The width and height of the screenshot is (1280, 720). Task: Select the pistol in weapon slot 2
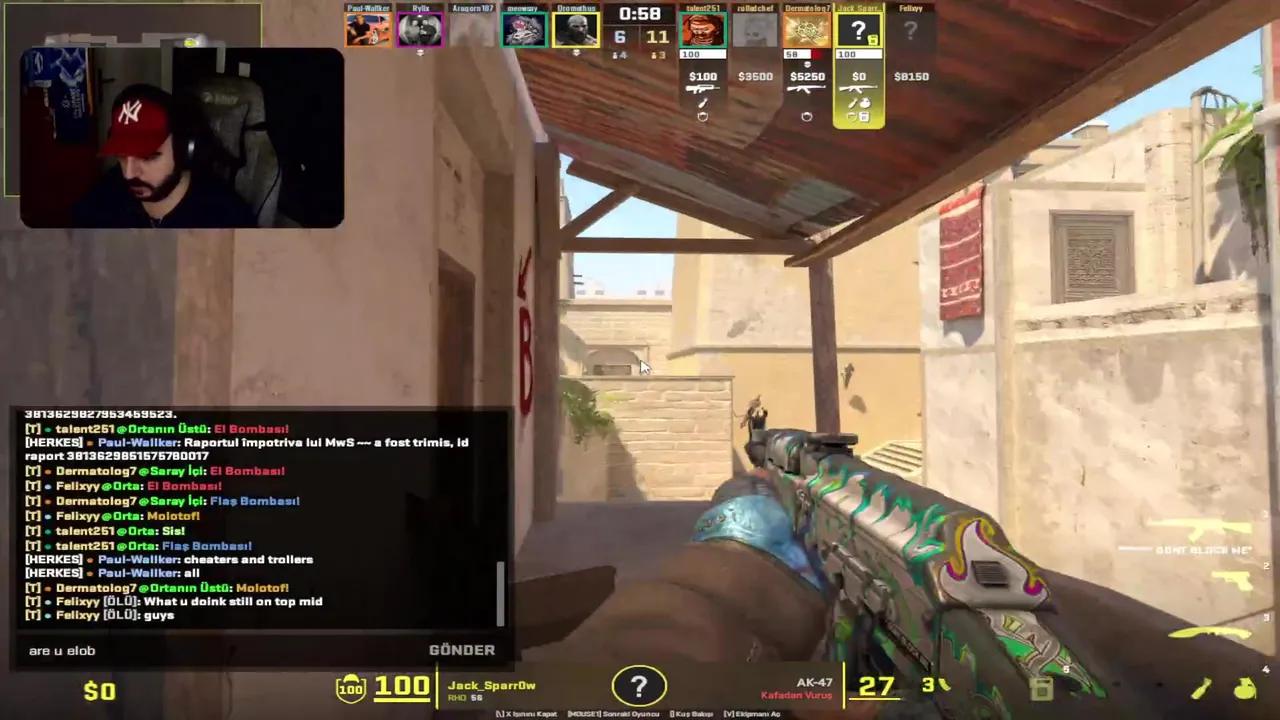(1234, 580)
